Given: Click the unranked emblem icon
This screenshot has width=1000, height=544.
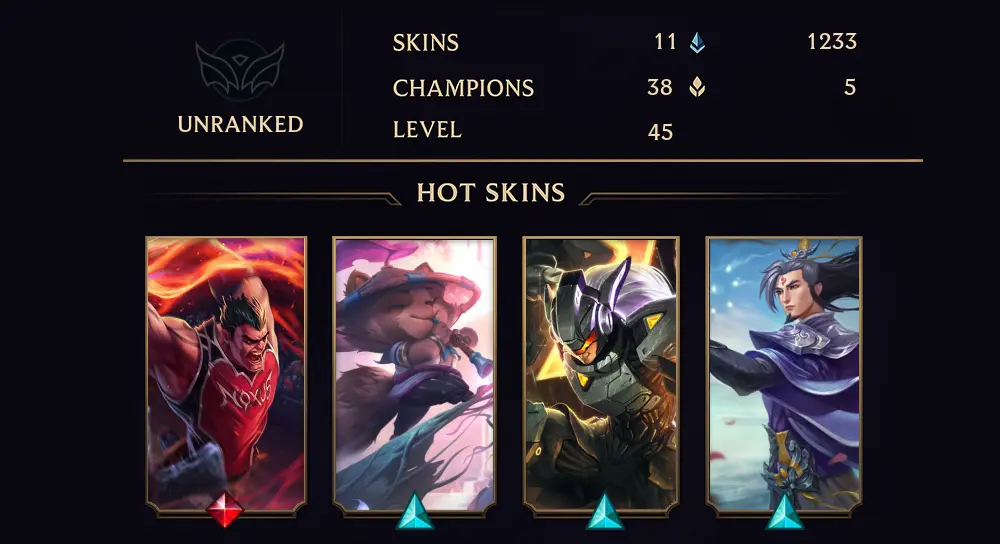Looking at the screenshot, I should pos(240,69).
